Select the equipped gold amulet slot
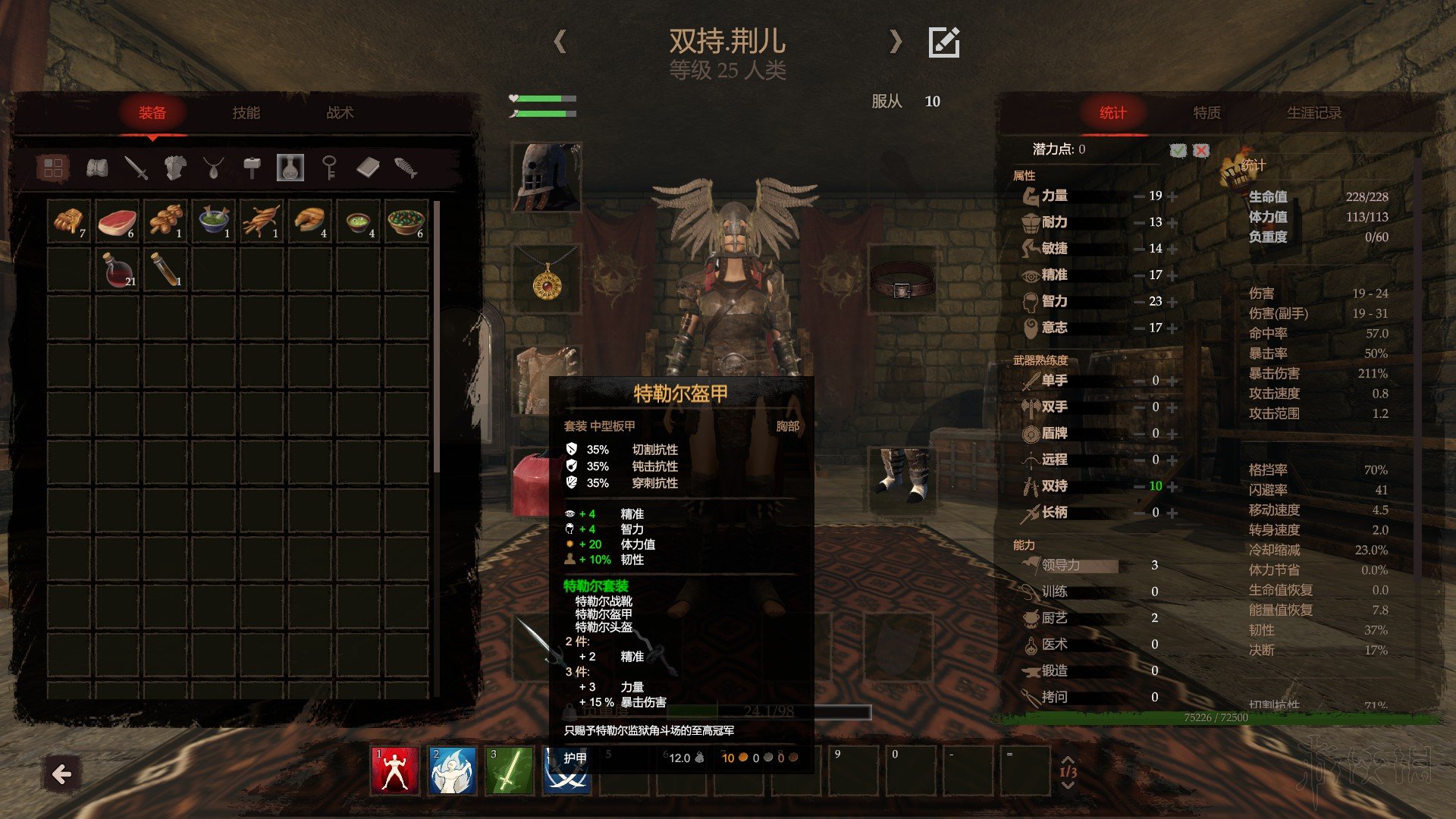This screenshot has height=819, width=1456. click(546, 279)
